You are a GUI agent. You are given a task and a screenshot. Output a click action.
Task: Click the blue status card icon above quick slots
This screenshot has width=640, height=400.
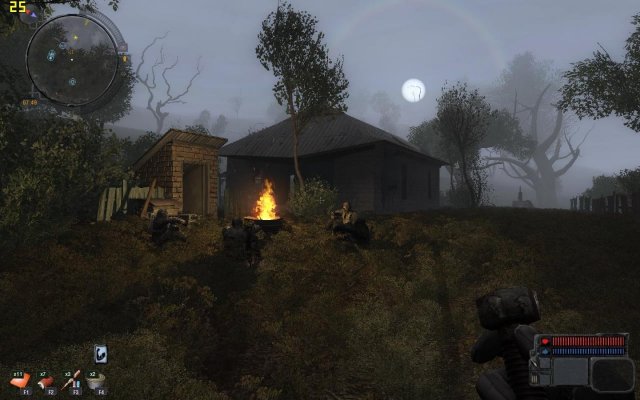[x=101, y=353]
